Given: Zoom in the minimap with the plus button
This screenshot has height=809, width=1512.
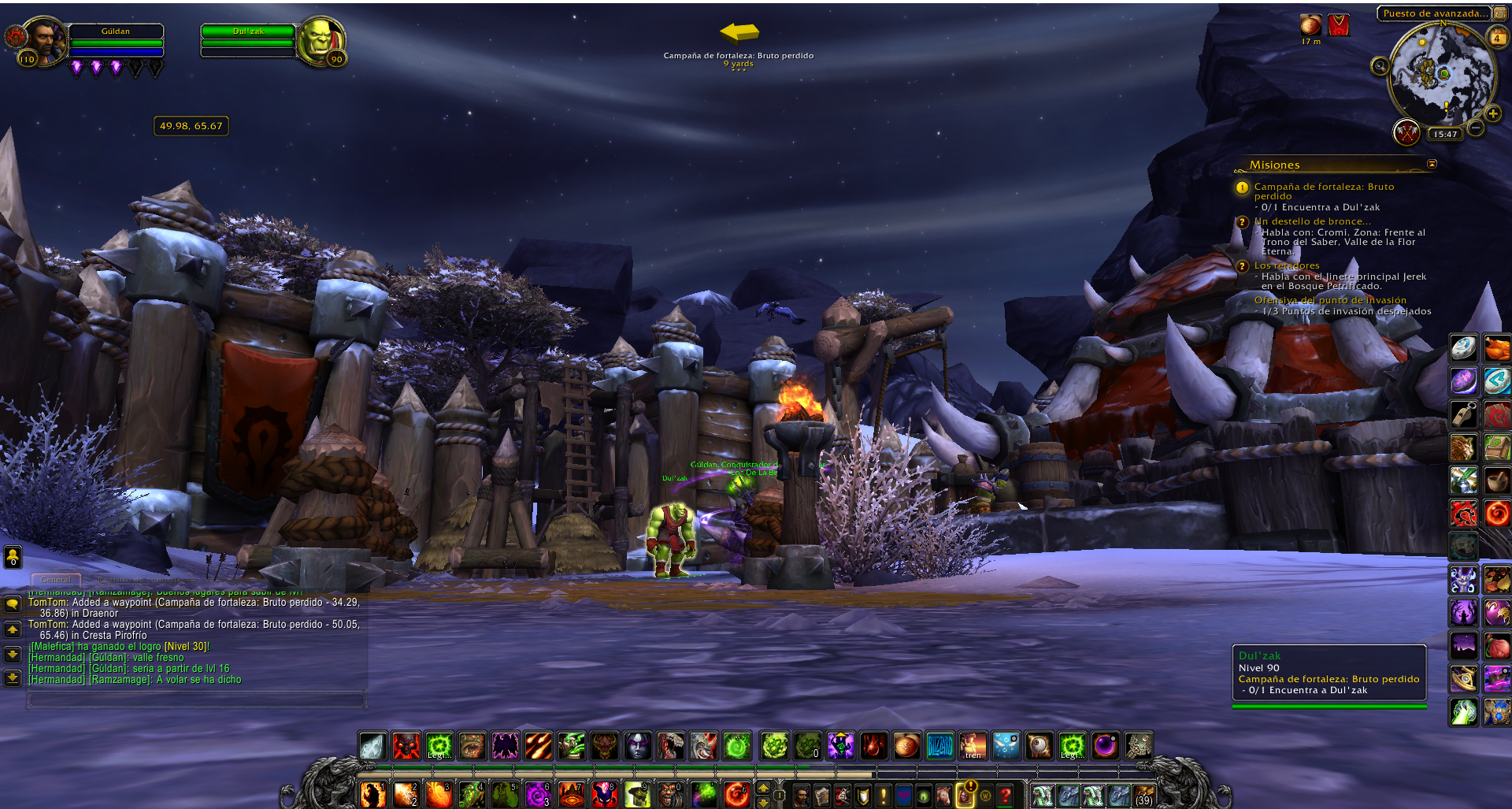Looking at the screenshot, I should (1493, 114).
